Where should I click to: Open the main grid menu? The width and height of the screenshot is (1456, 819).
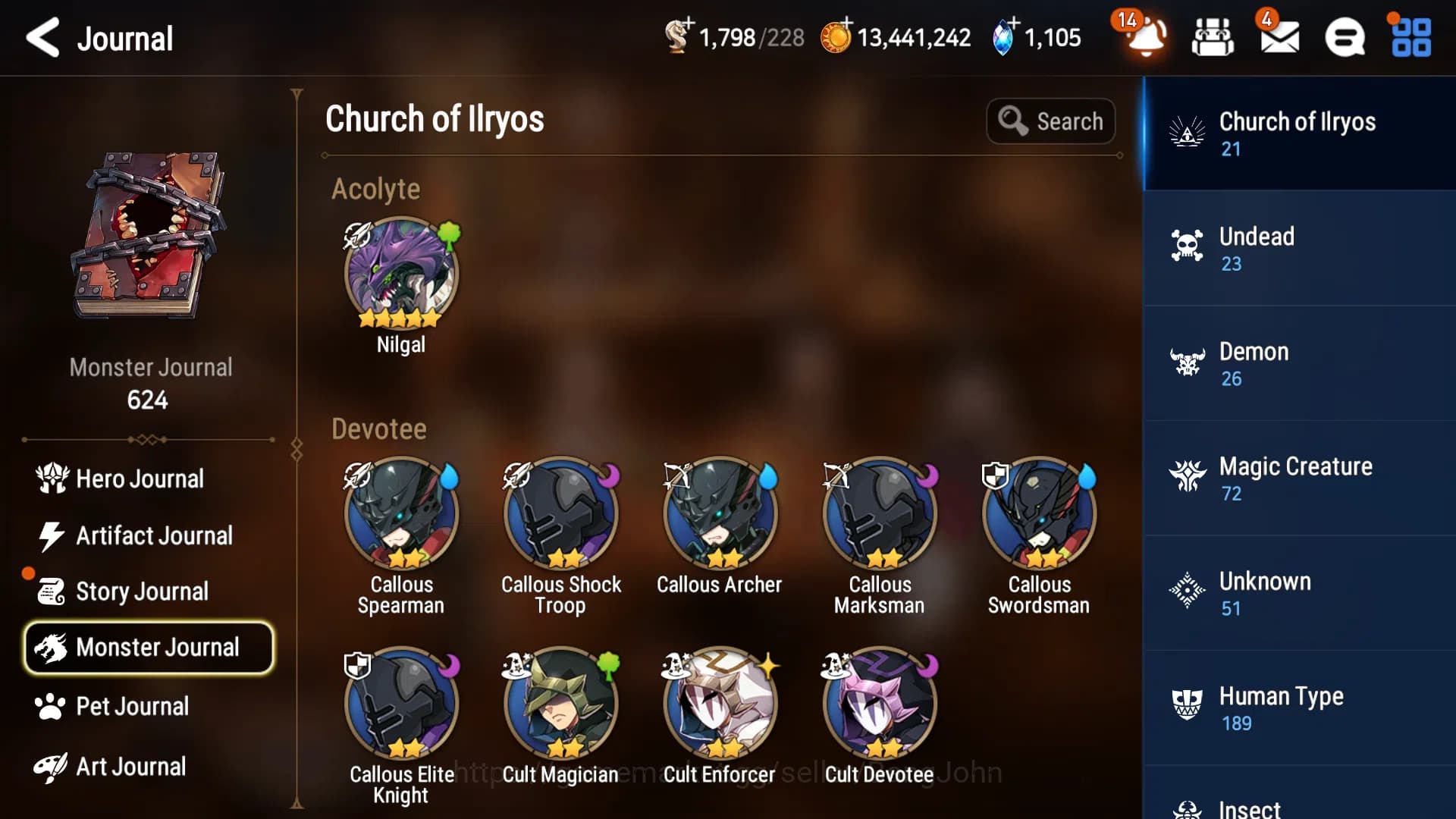pos(1409,37)
